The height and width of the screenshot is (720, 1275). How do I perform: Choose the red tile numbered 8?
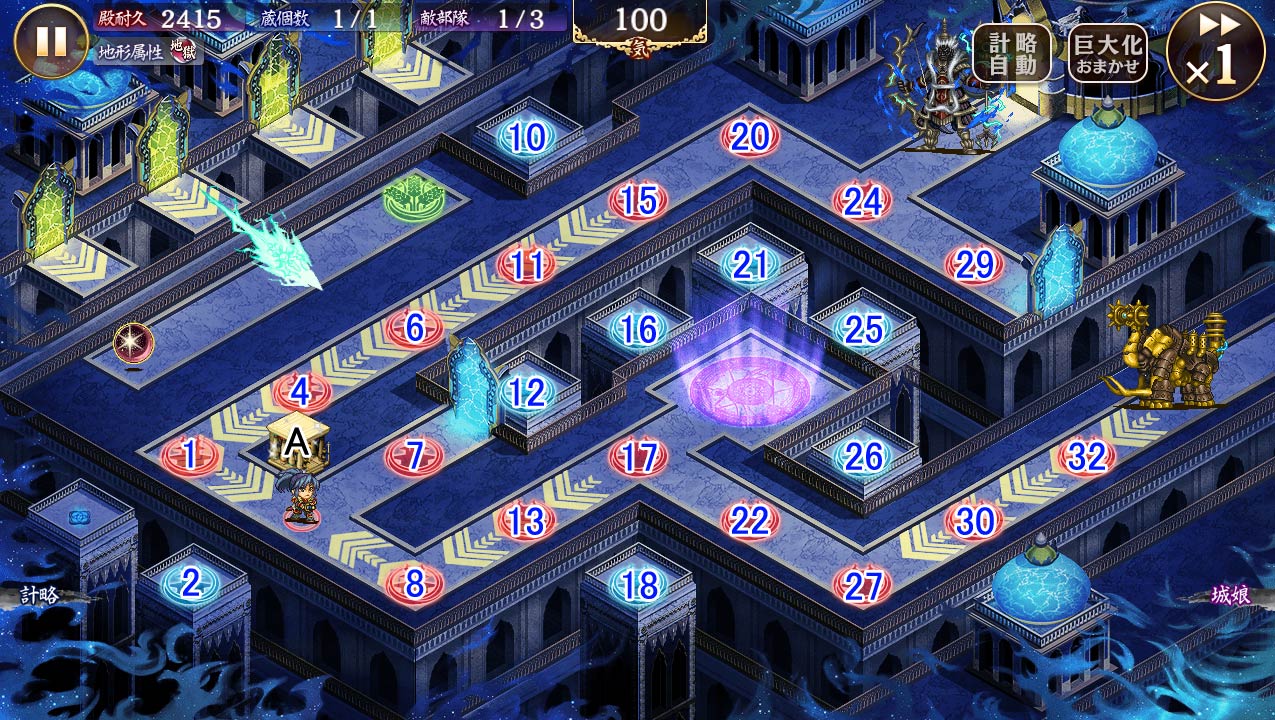coord(414,583)
